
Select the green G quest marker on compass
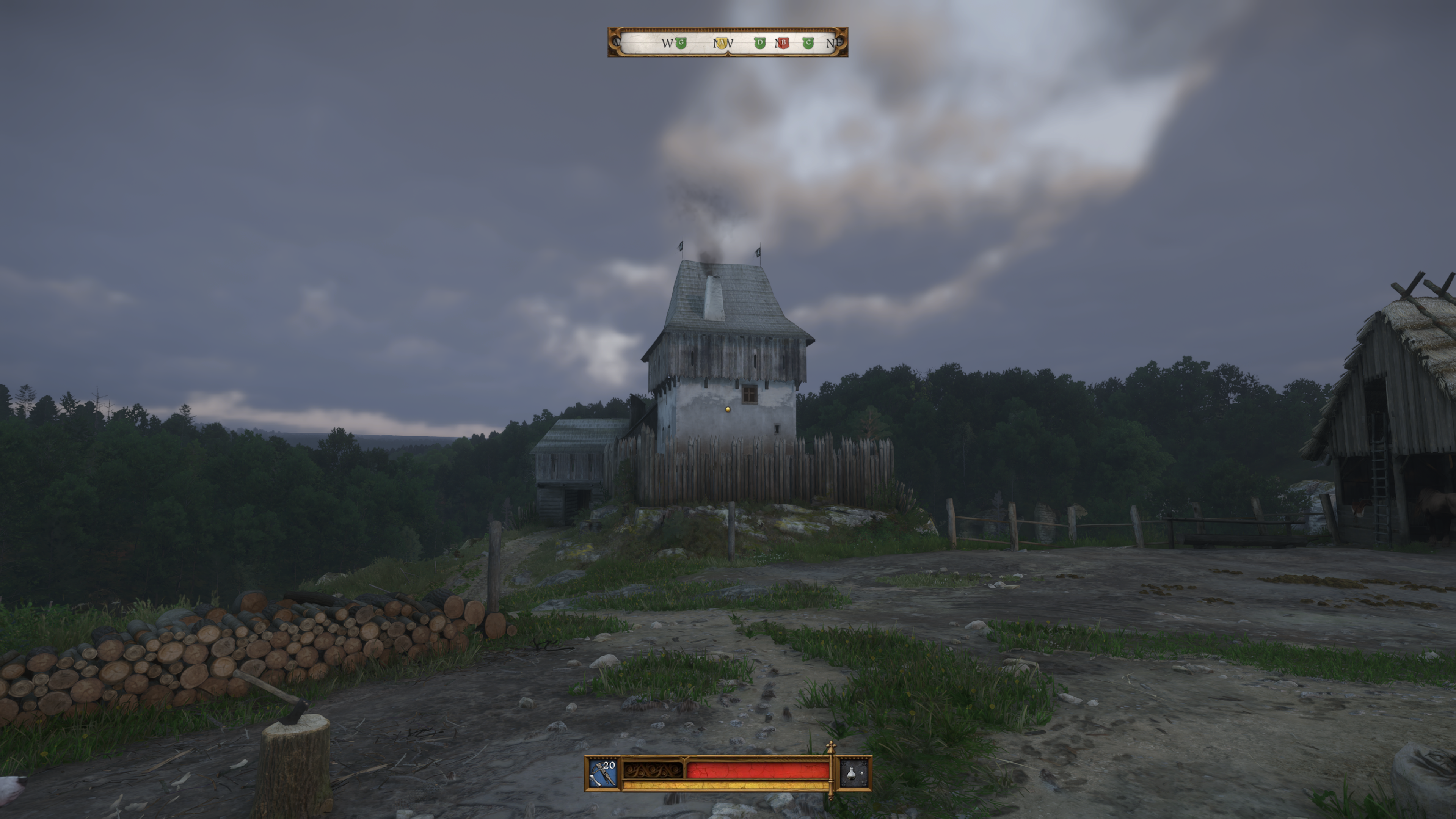click(x=681, y=43)
